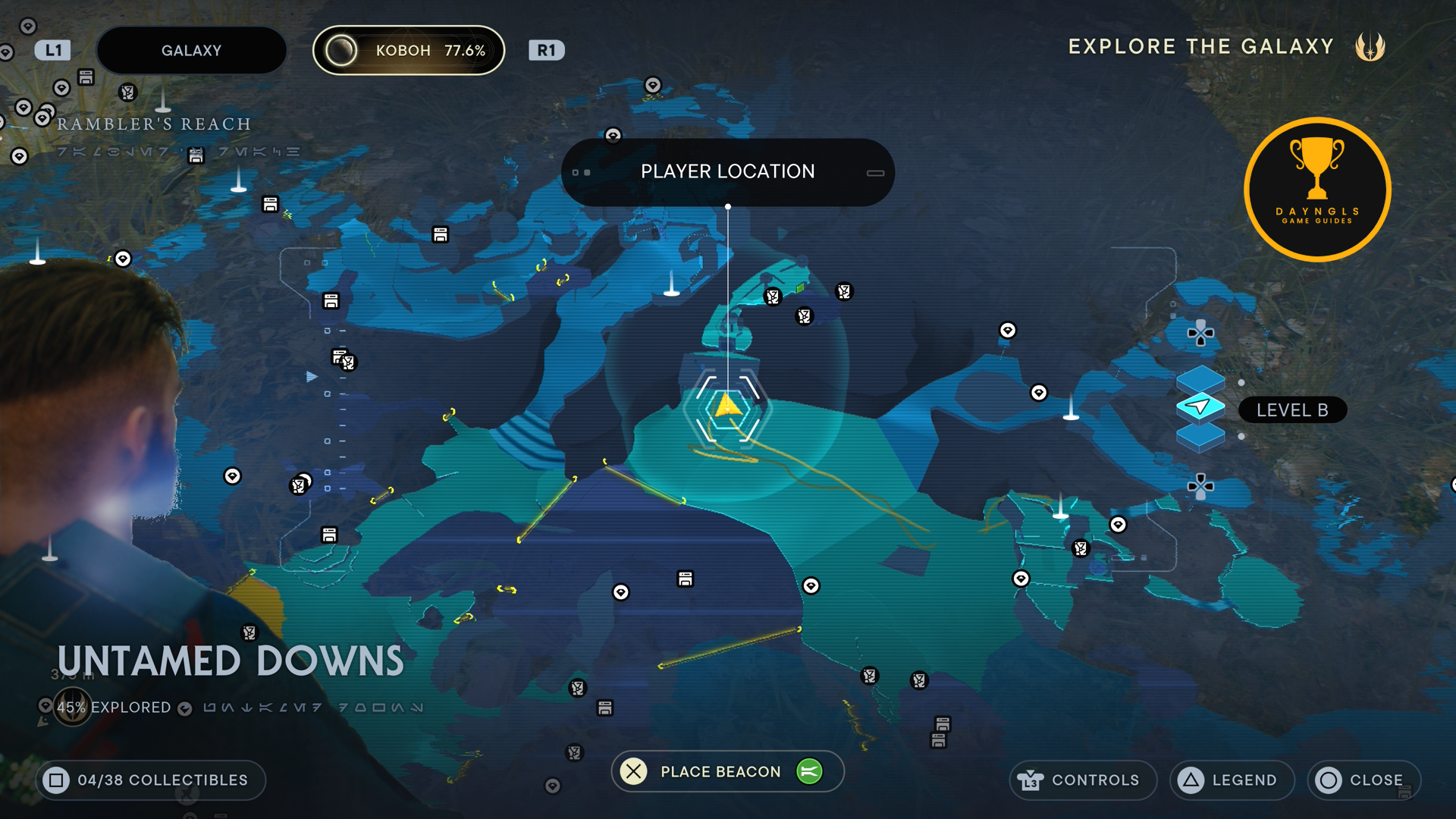The width and height of the screenshot is (1456, 819).
Task: Click the yellow player arrow marker
Action: tap(727, 406)
